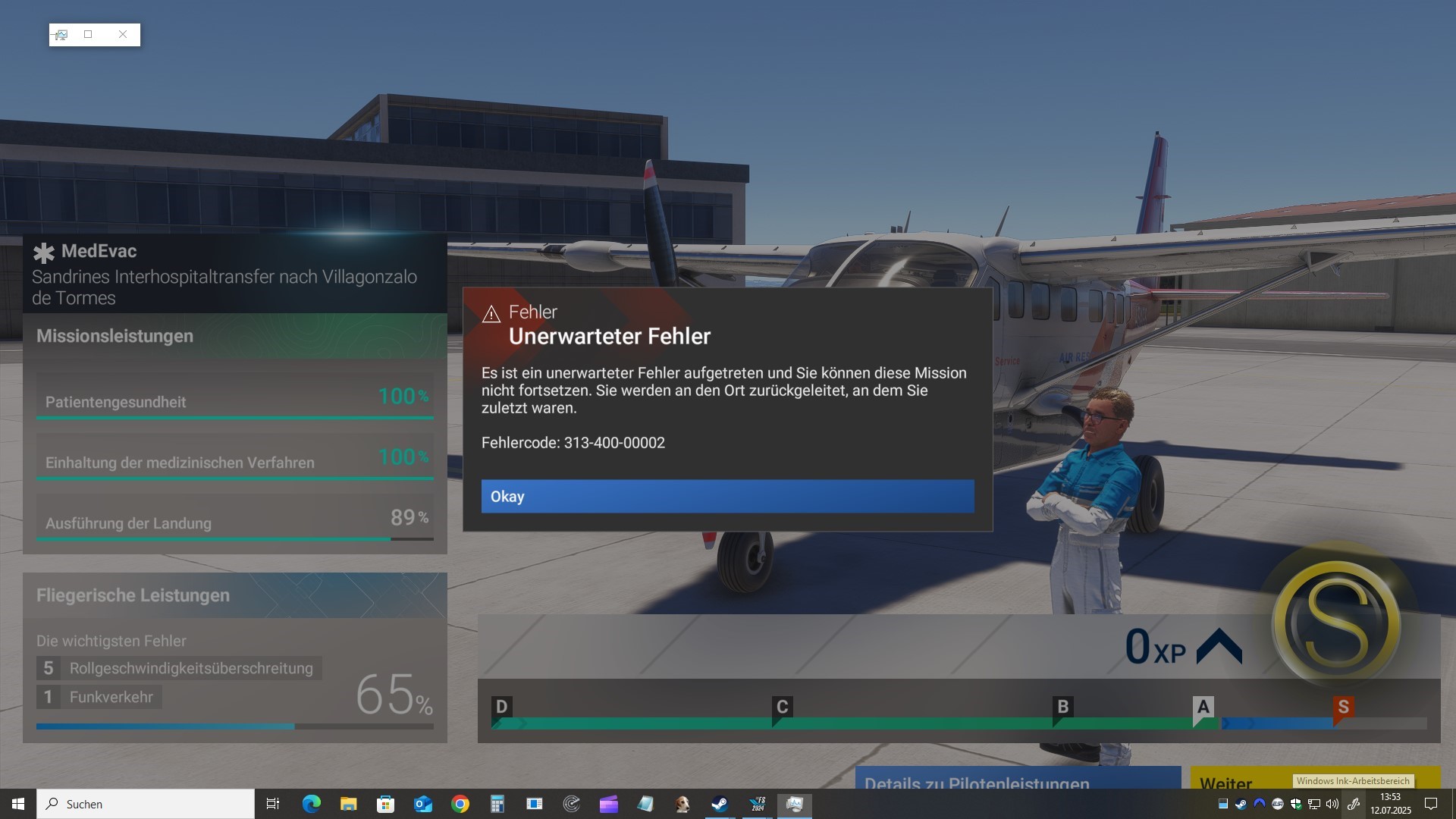This screenshot has height=819, width=1456.
Task: Launch Steam from the taskbar
Action: pos(719,804)
